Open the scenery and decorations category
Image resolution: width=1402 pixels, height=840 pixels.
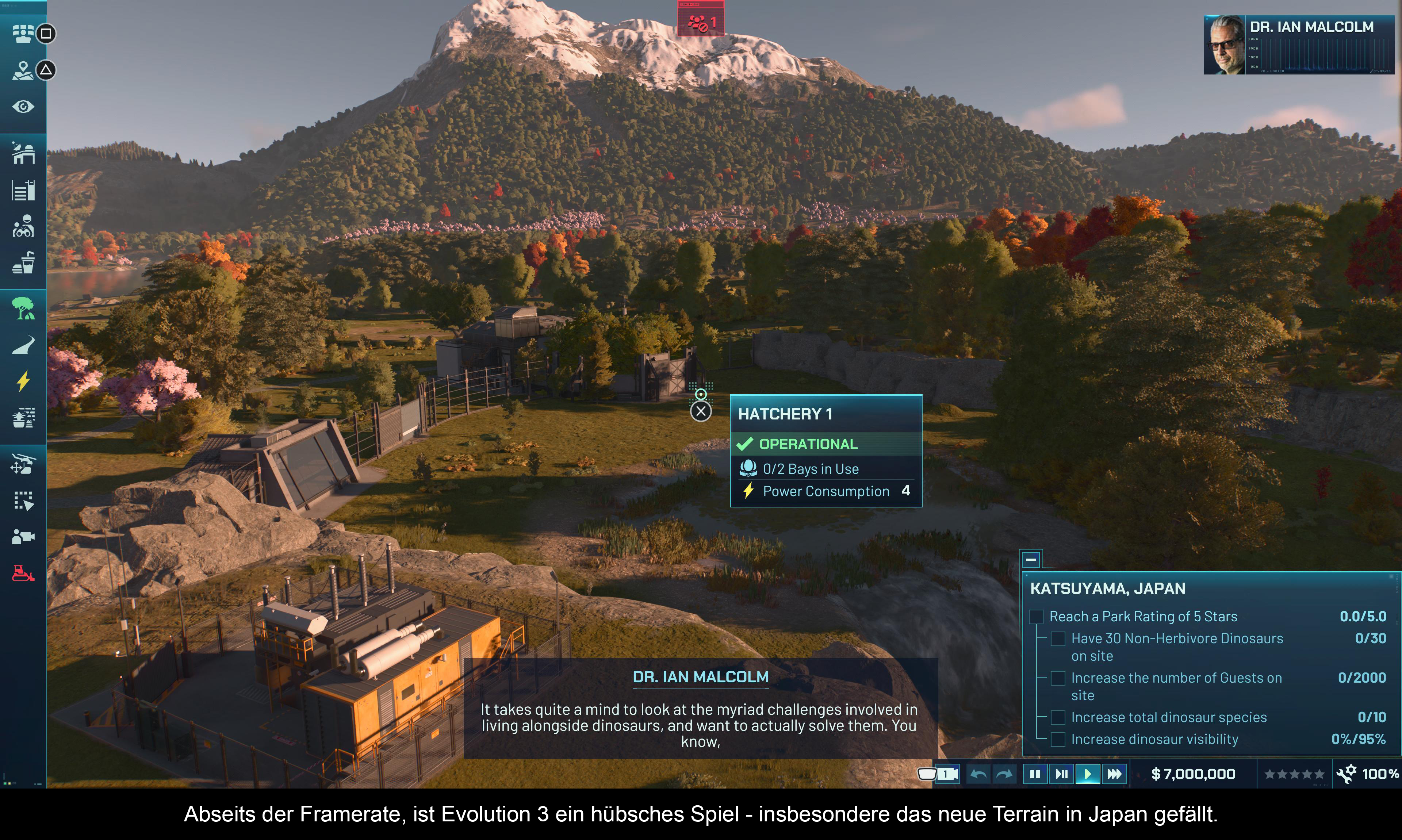(23, 418)
